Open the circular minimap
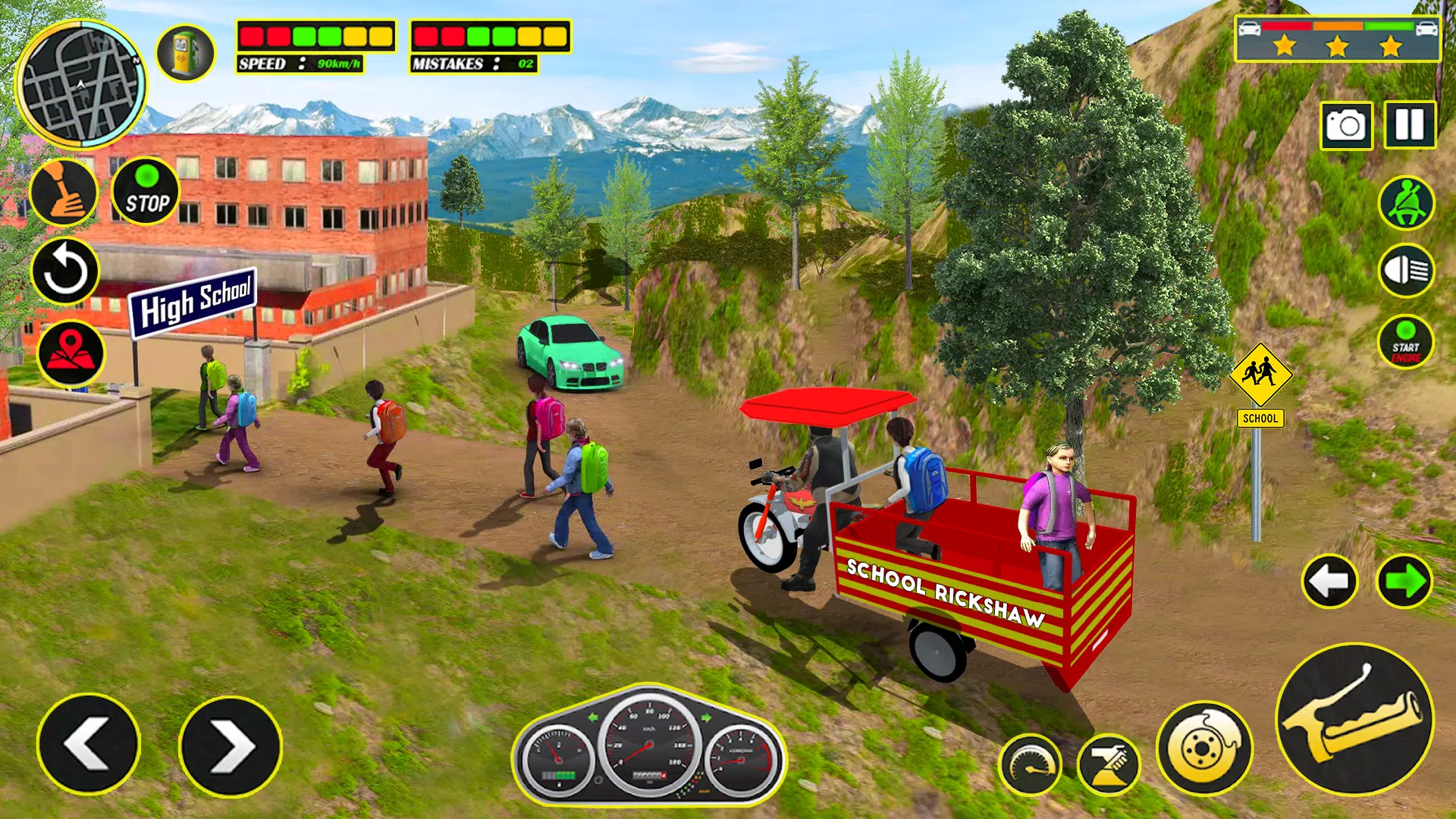Screen dimensions: 1456x819 81,84
